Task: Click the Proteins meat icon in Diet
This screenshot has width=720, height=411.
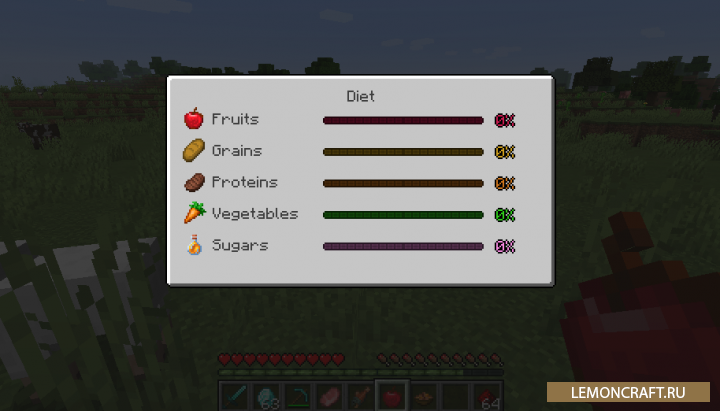Action: [193, 183]
